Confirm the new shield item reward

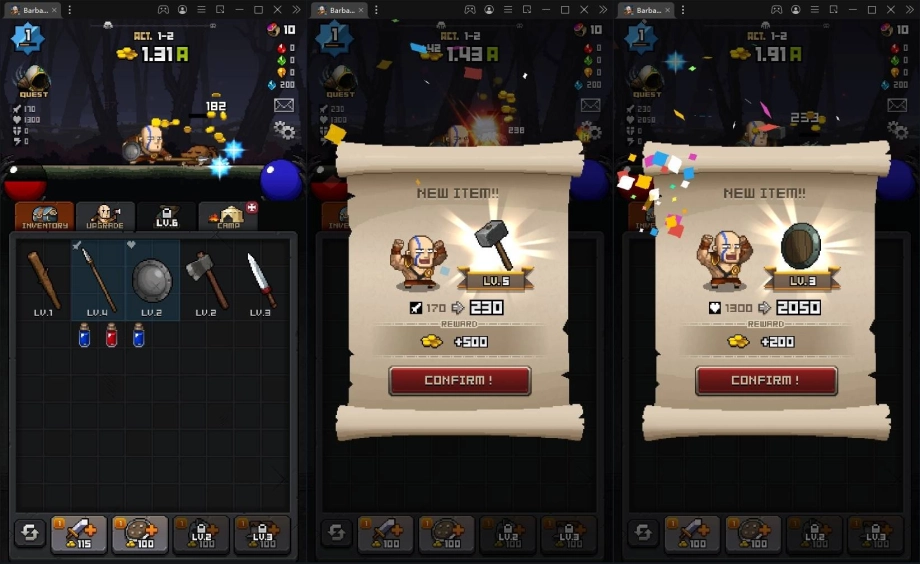pos(766,381)
